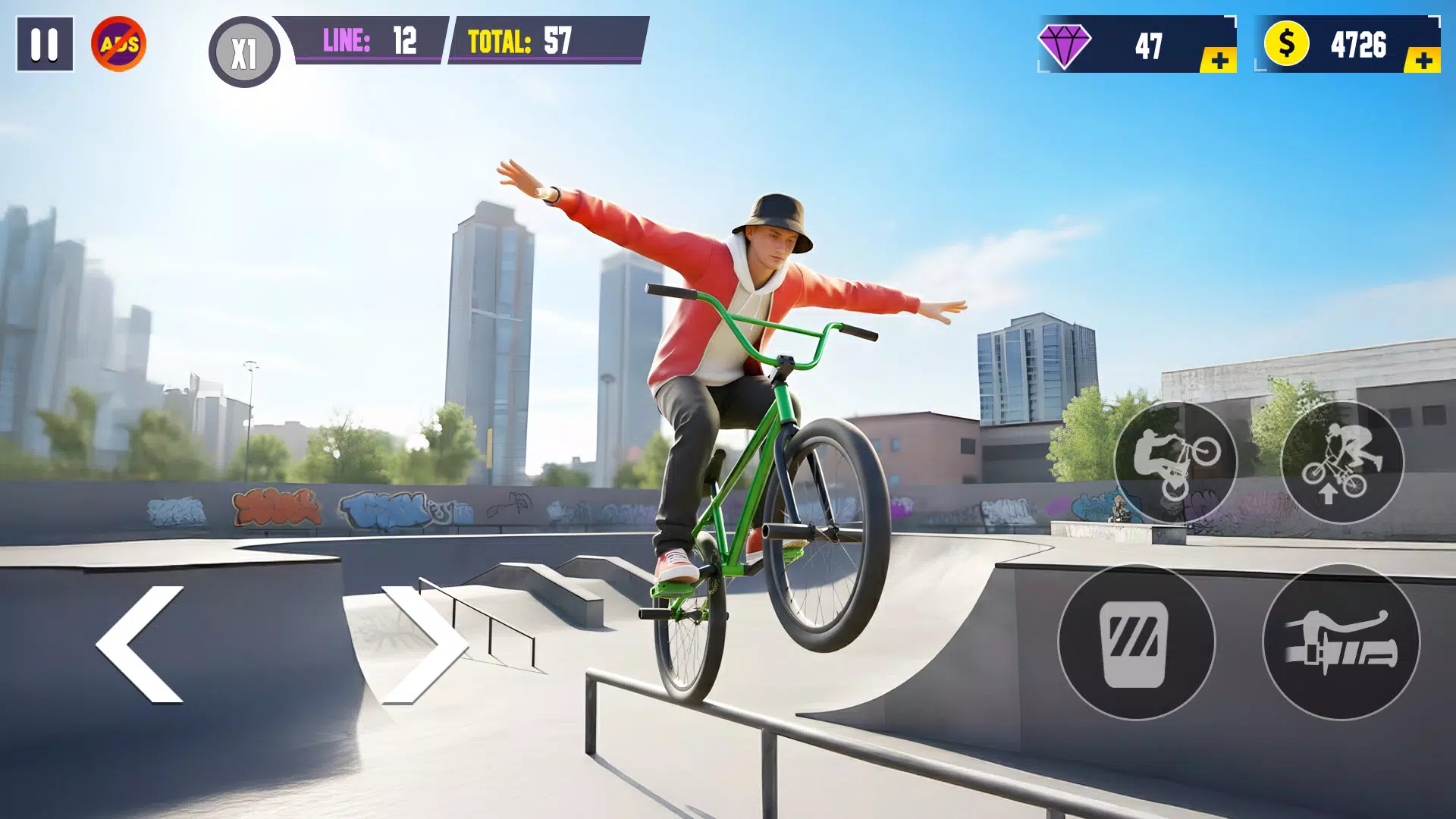This screenshot has width=1456, height=819.
Task: Open the remove ADS offer icon
Action: click(119, 43)
